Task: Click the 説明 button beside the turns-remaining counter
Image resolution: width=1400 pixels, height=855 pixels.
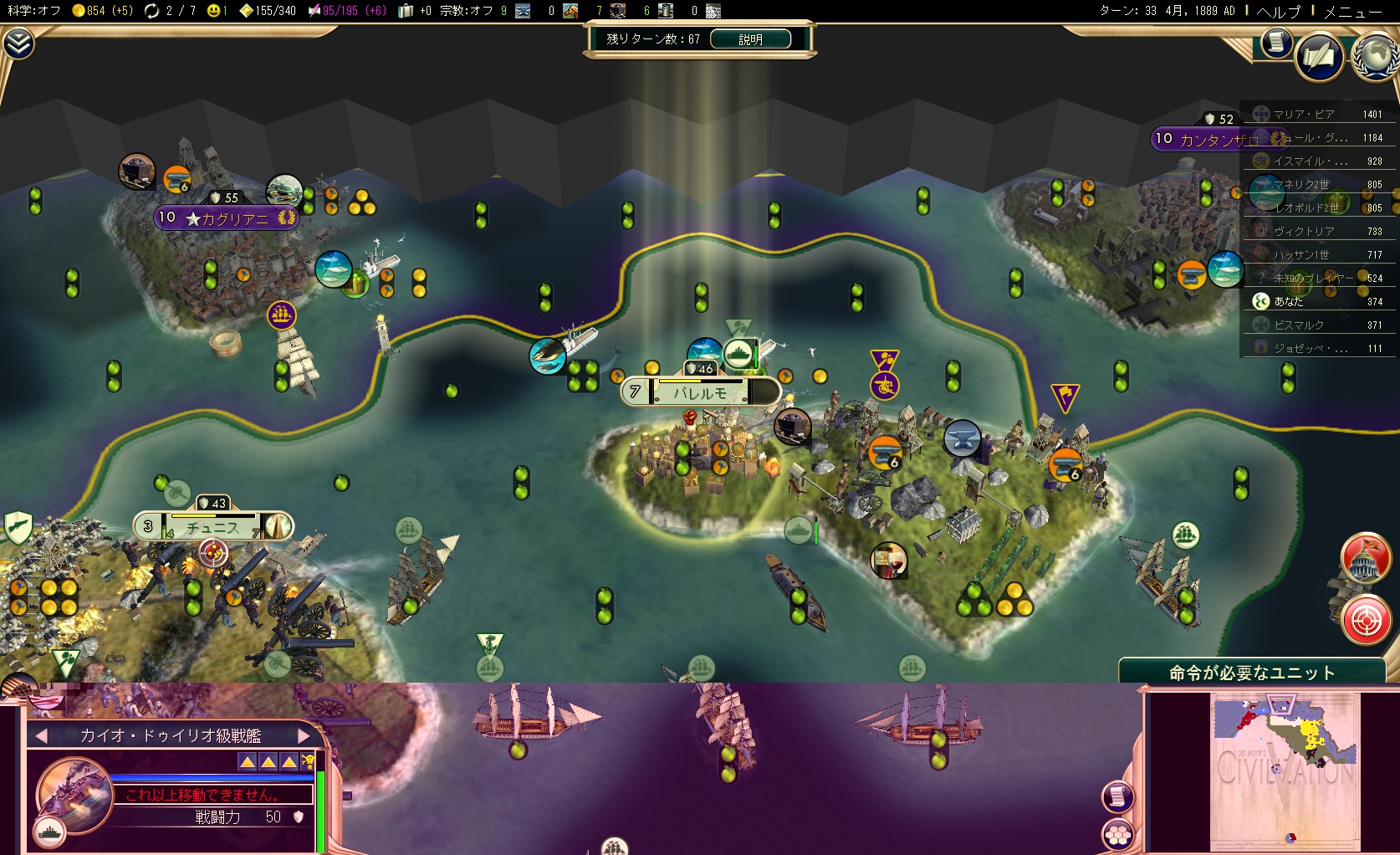Action: coord(750,39)
